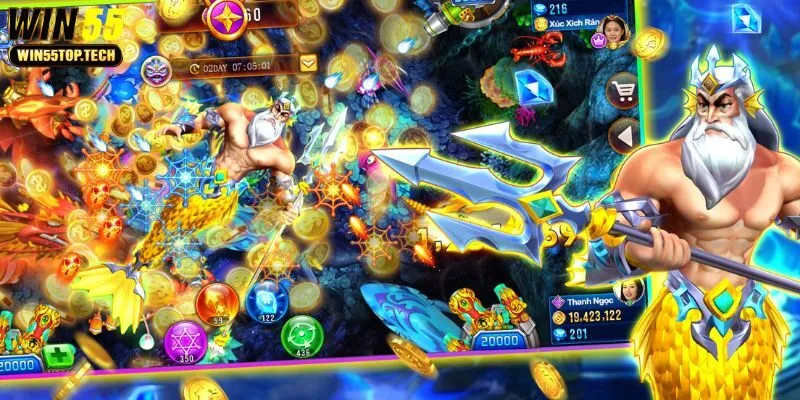Activate the orange flame skill orb

coord(215,302)
